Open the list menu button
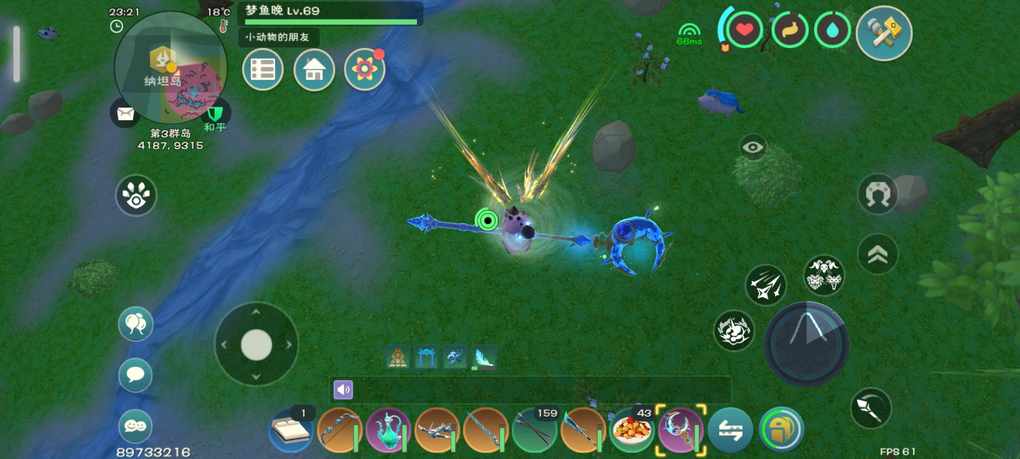 [x=263, y=70]
